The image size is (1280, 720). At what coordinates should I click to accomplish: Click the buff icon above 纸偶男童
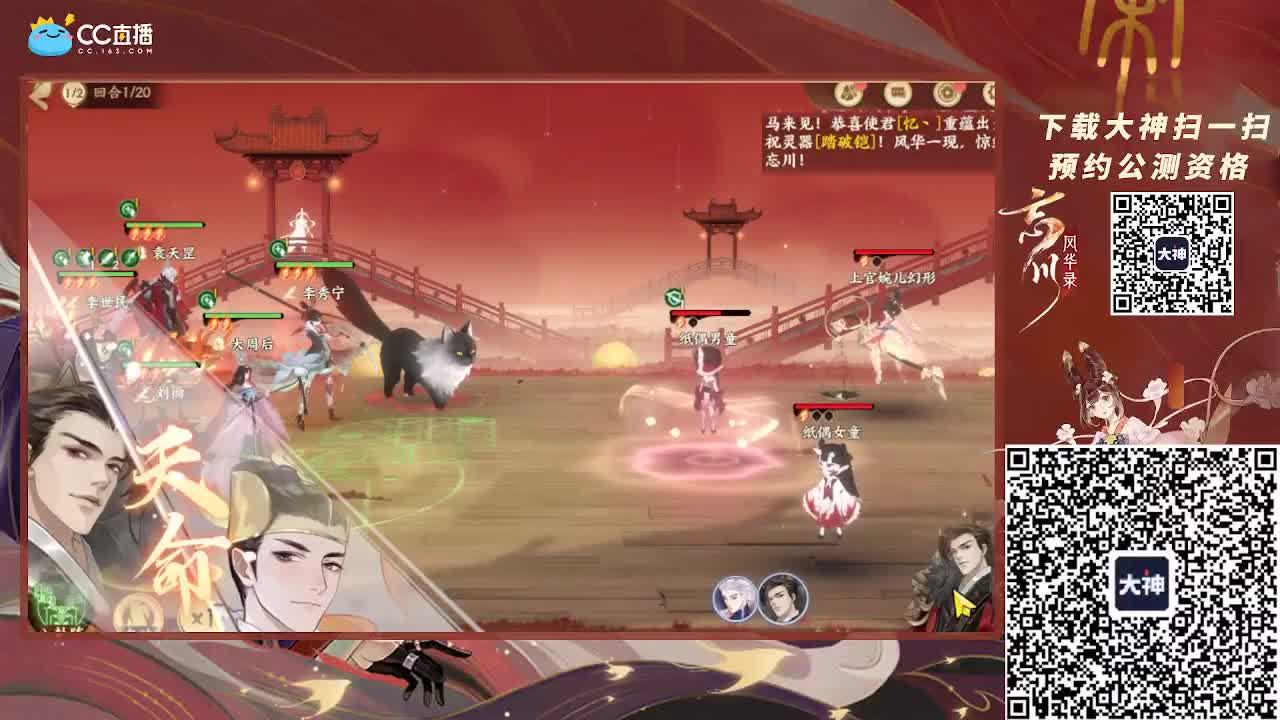[673, 298]
